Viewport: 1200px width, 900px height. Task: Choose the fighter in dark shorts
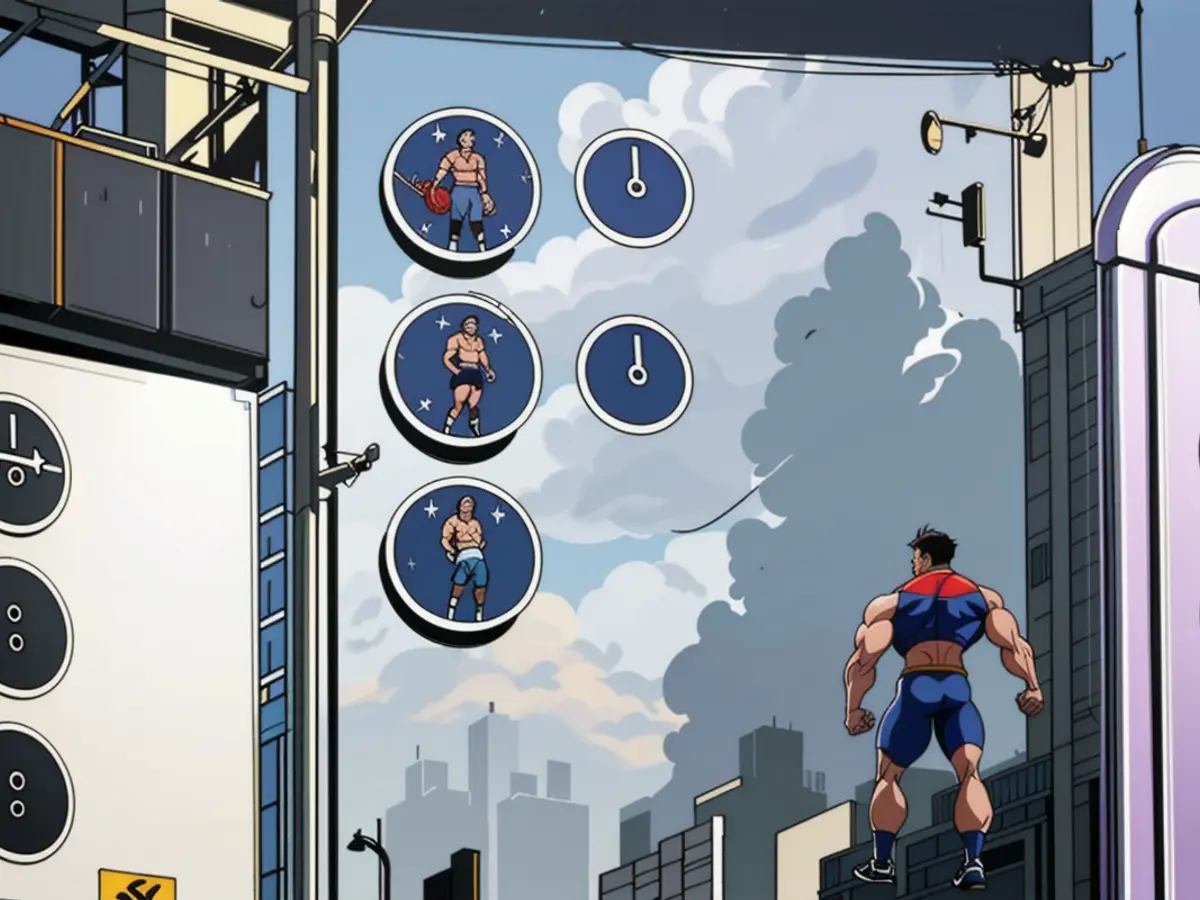coord(463,373)
